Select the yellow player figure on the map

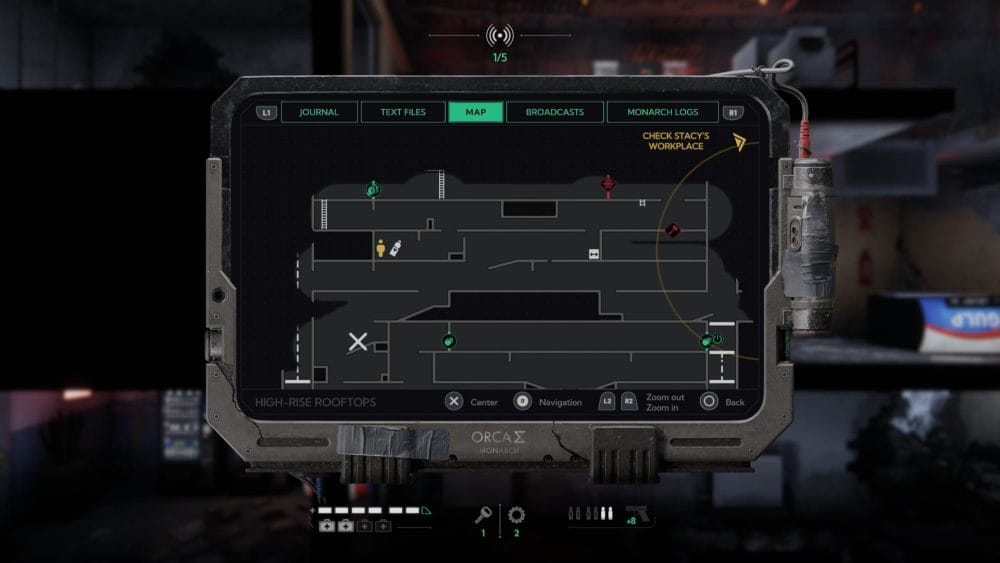(x=381, y=248)
